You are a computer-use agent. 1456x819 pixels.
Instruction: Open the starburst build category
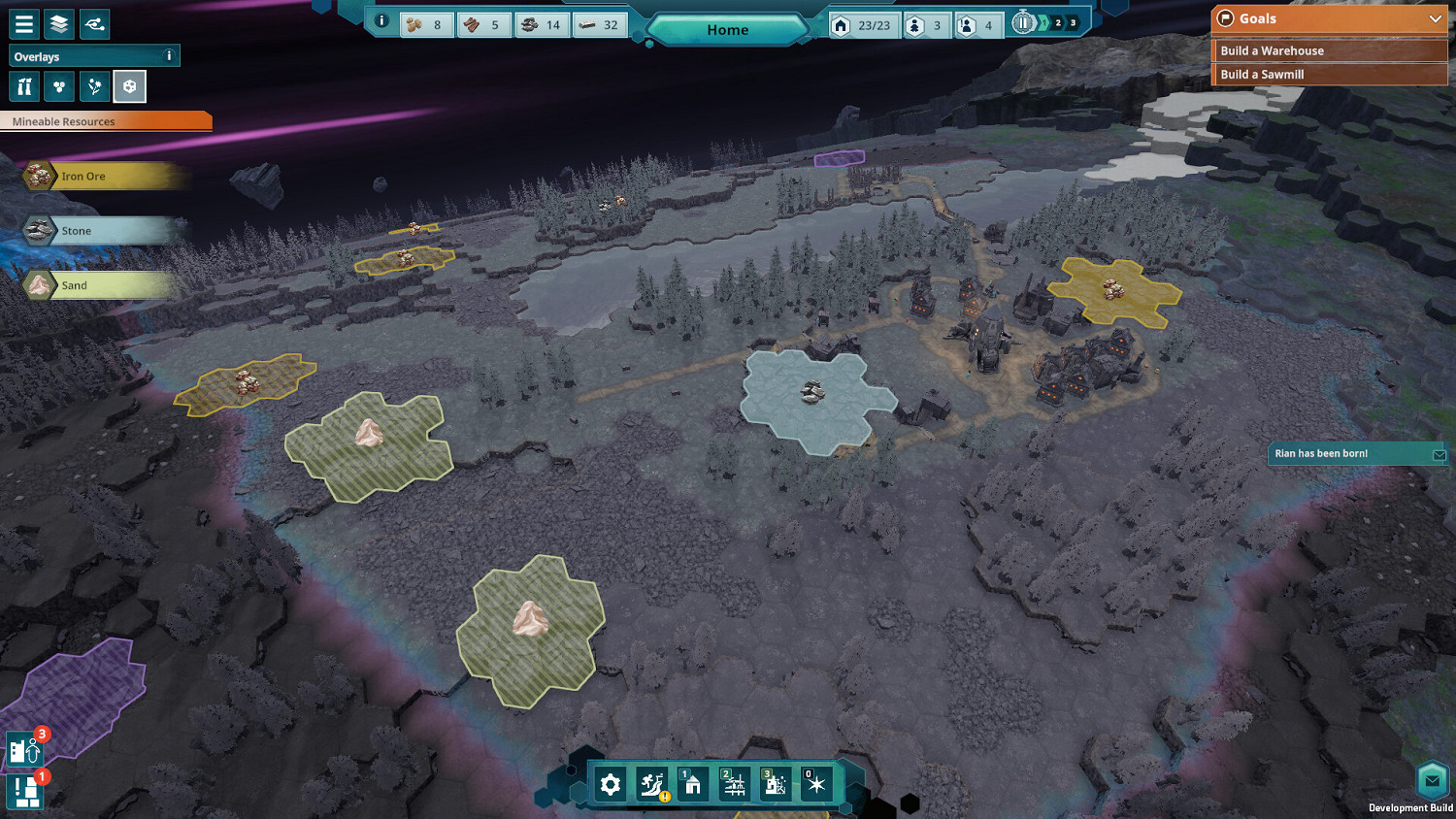815,784
